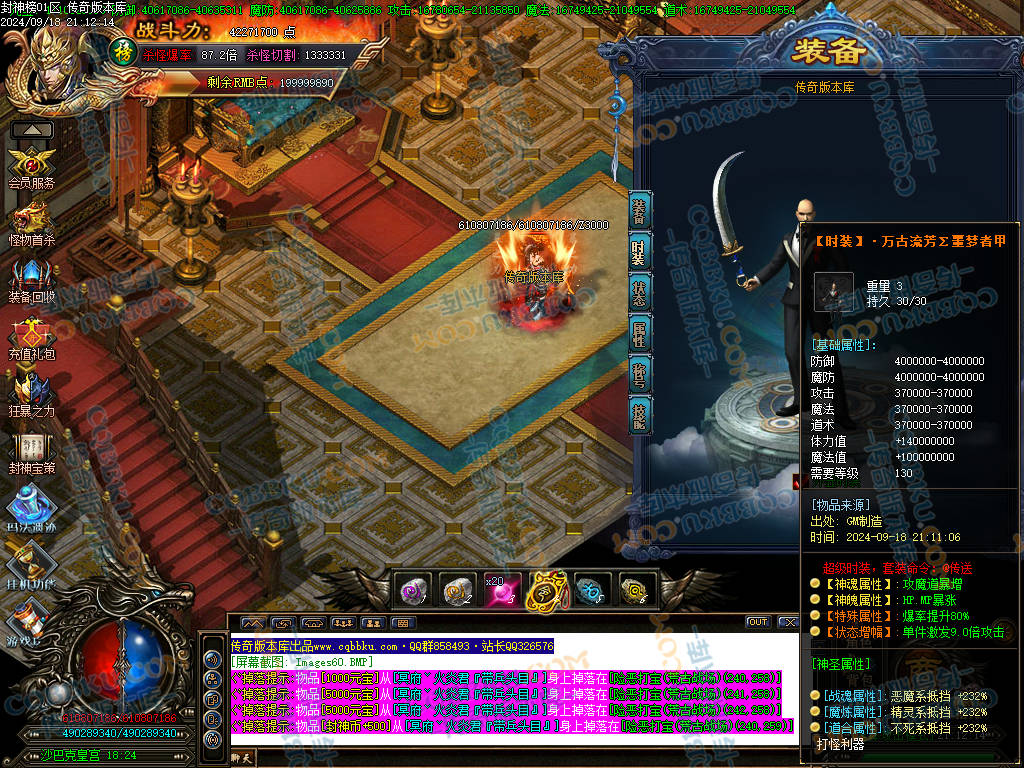Collapse the left menu with the arrow button
Viewport: 1024px width, 768px height.
coord(32,130)
